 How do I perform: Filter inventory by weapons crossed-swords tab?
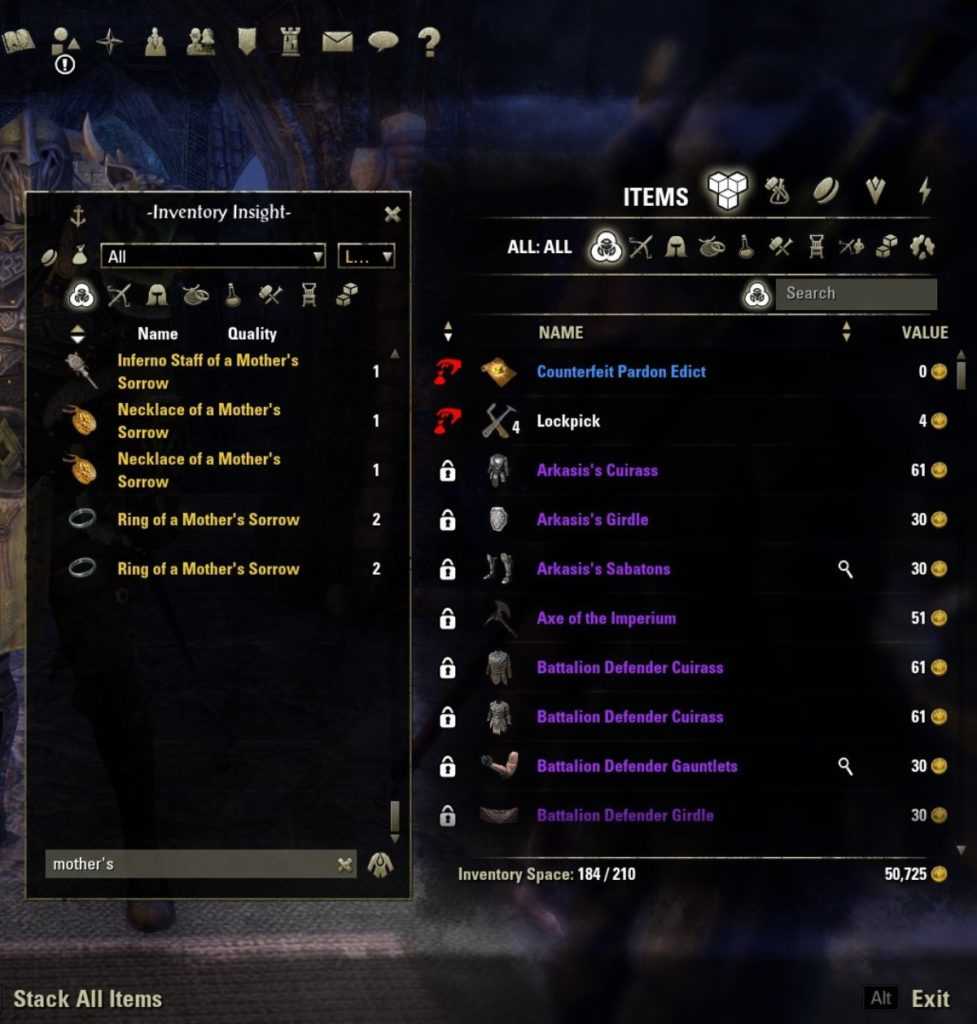pyautogui.click(x=640, y=247)
